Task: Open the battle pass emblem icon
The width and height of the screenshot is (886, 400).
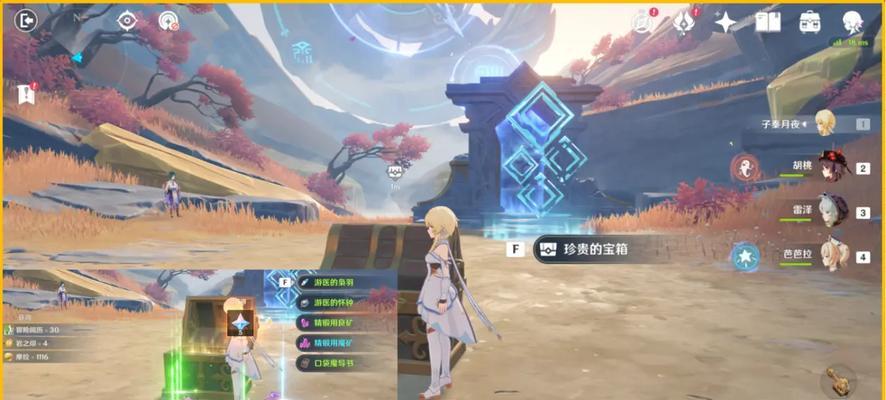Action: [685, 21]
